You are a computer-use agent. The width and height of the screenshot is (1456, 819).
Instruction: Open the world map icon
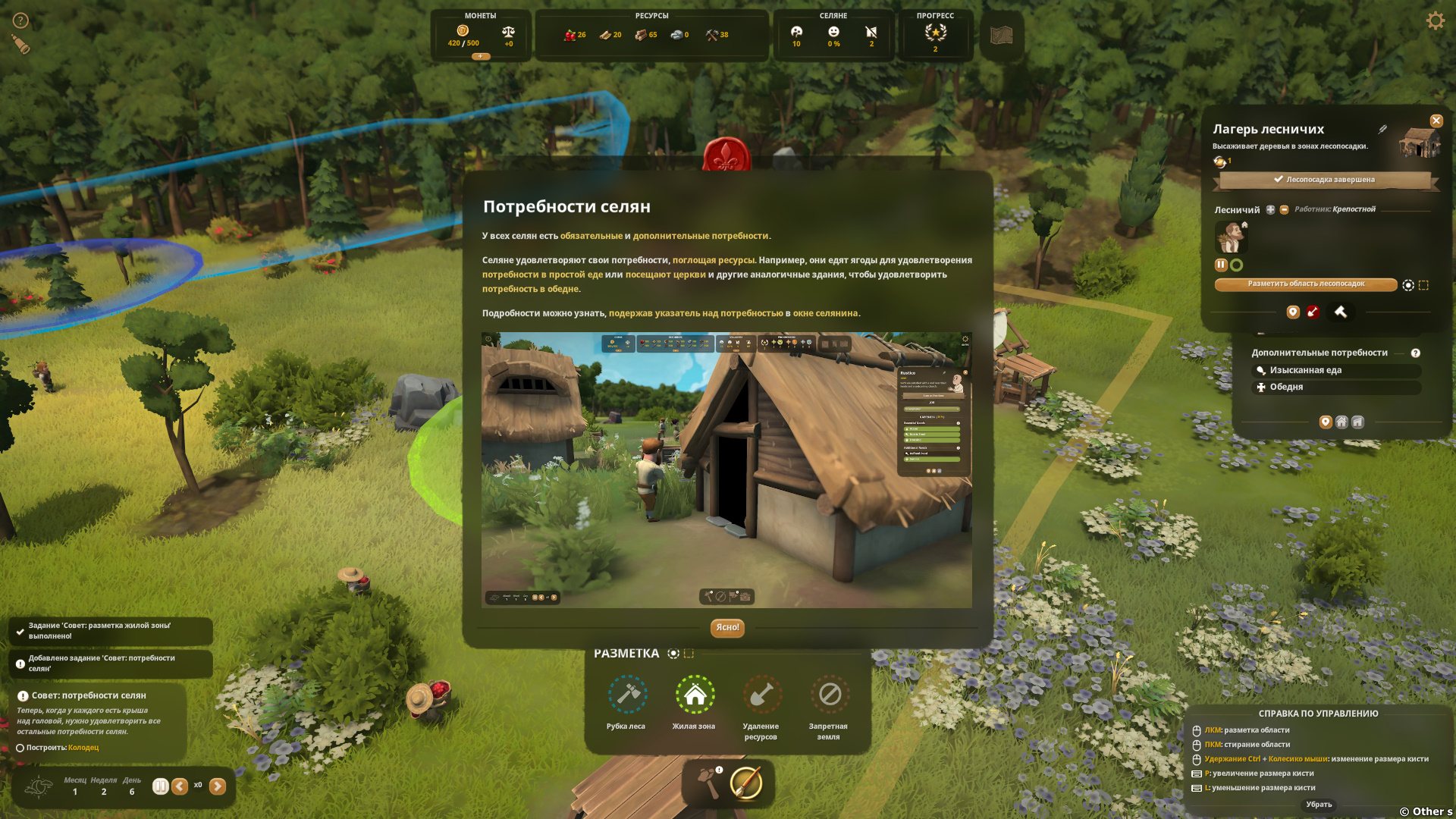pyautogui.click(x=1001, y=35)
